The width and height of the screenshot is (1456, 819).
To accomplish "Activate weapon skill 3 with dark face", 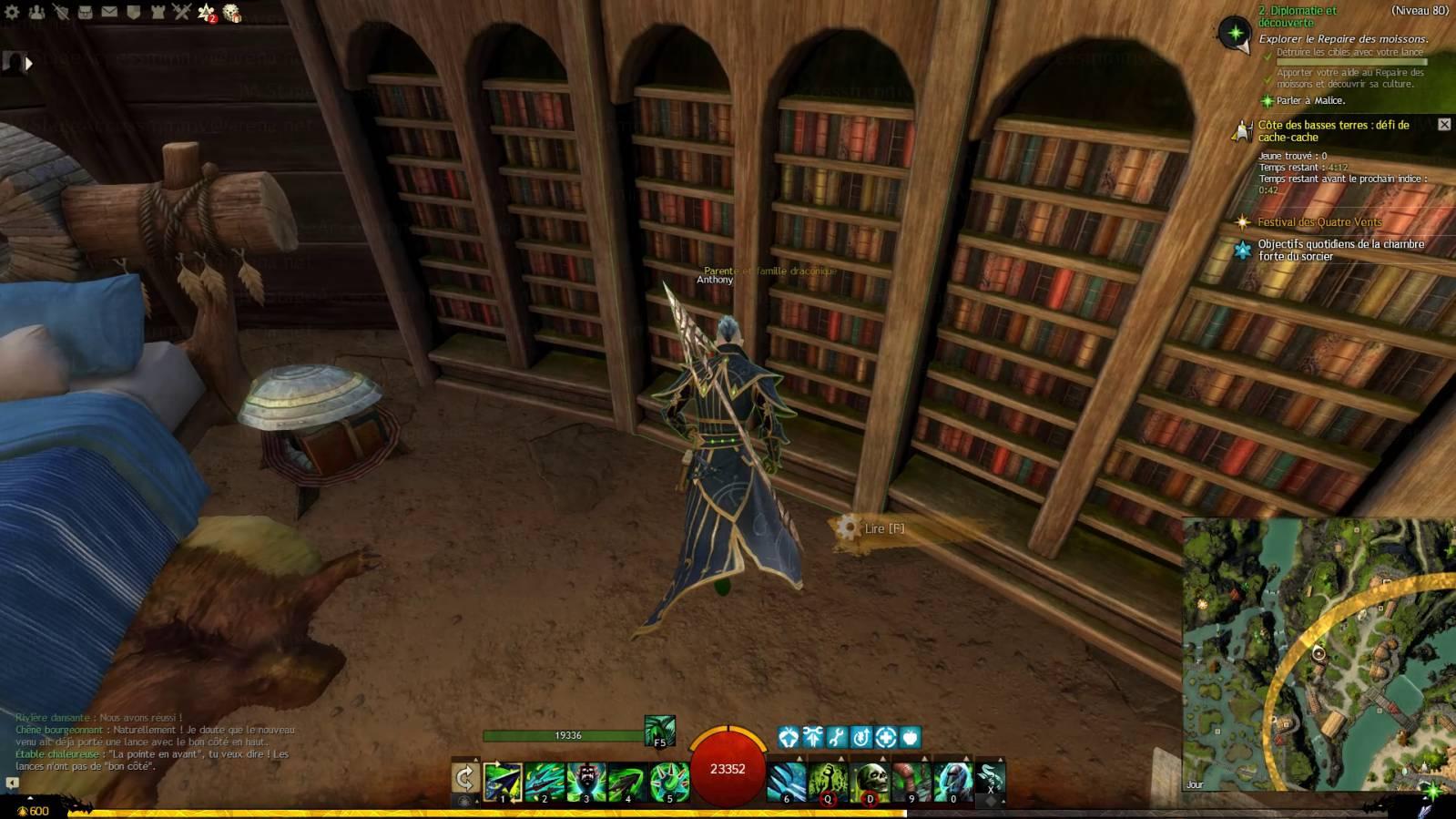I will [586, 782].
